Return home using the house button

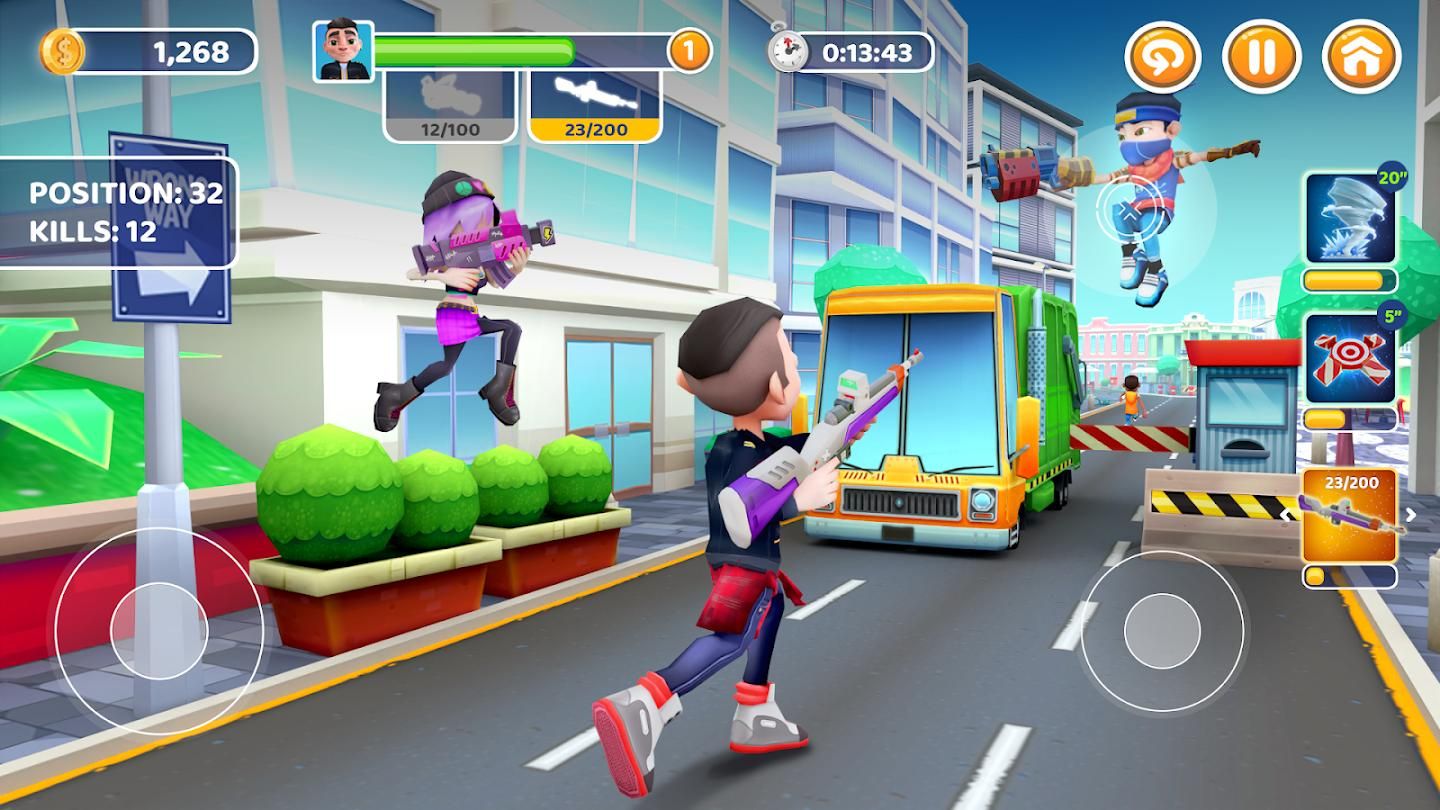pyautogui.click(x=1361, y=57)
